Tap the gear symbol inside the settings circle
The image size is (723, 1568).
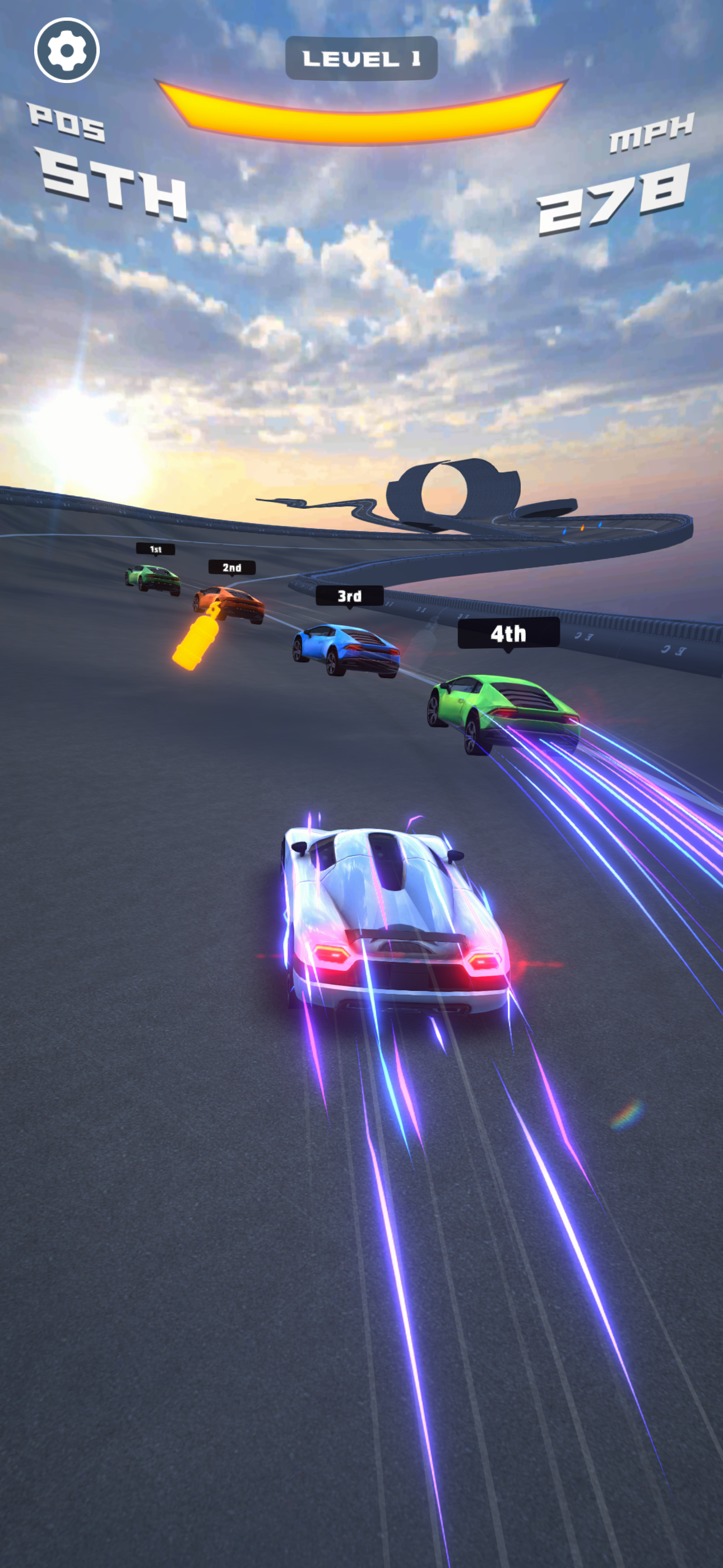tap(67, 52)
